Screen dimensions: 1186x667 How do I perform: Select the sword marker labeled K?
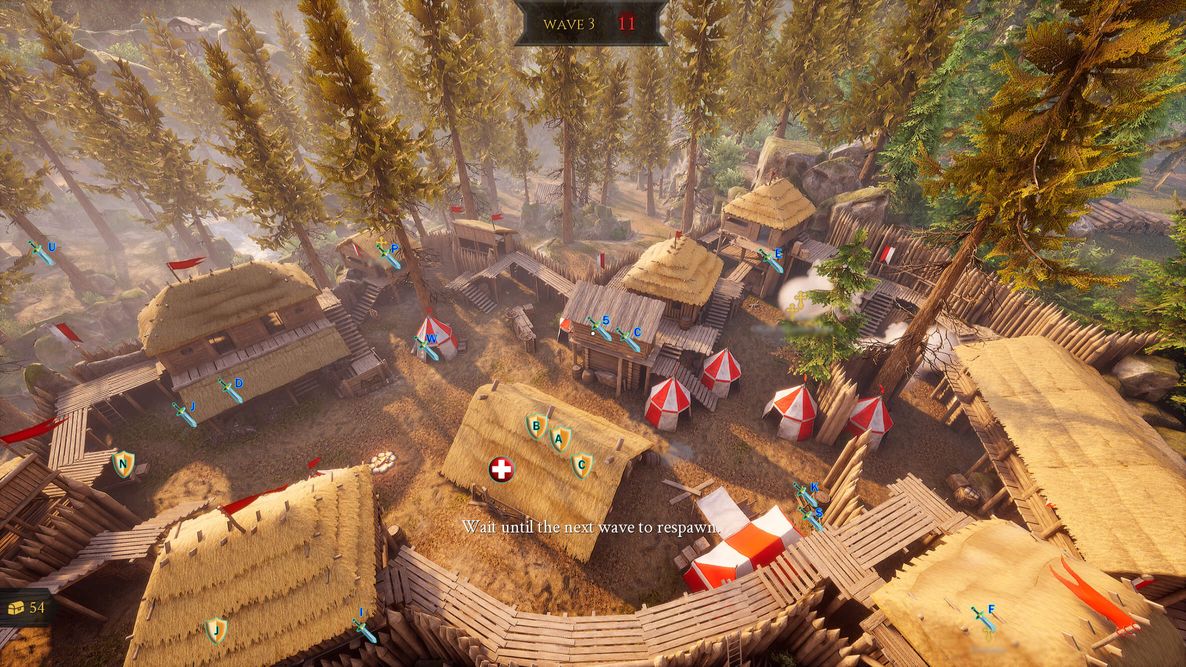click(806, 494)
